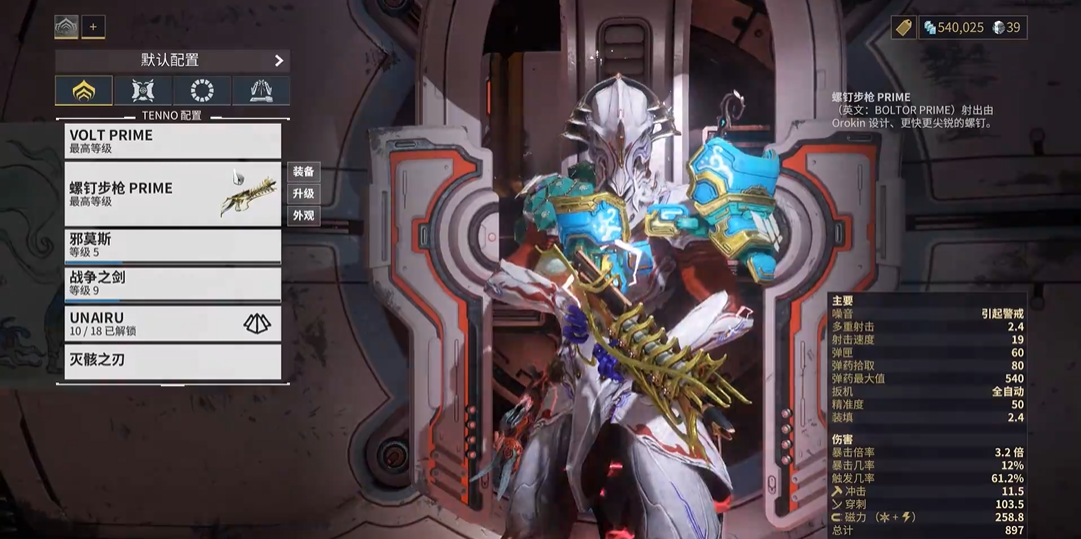The width and height of the screenshot is (1081, 539).
Task: Select the 战争之剑 melee weapon row
Action: click(x=172, y=284)
